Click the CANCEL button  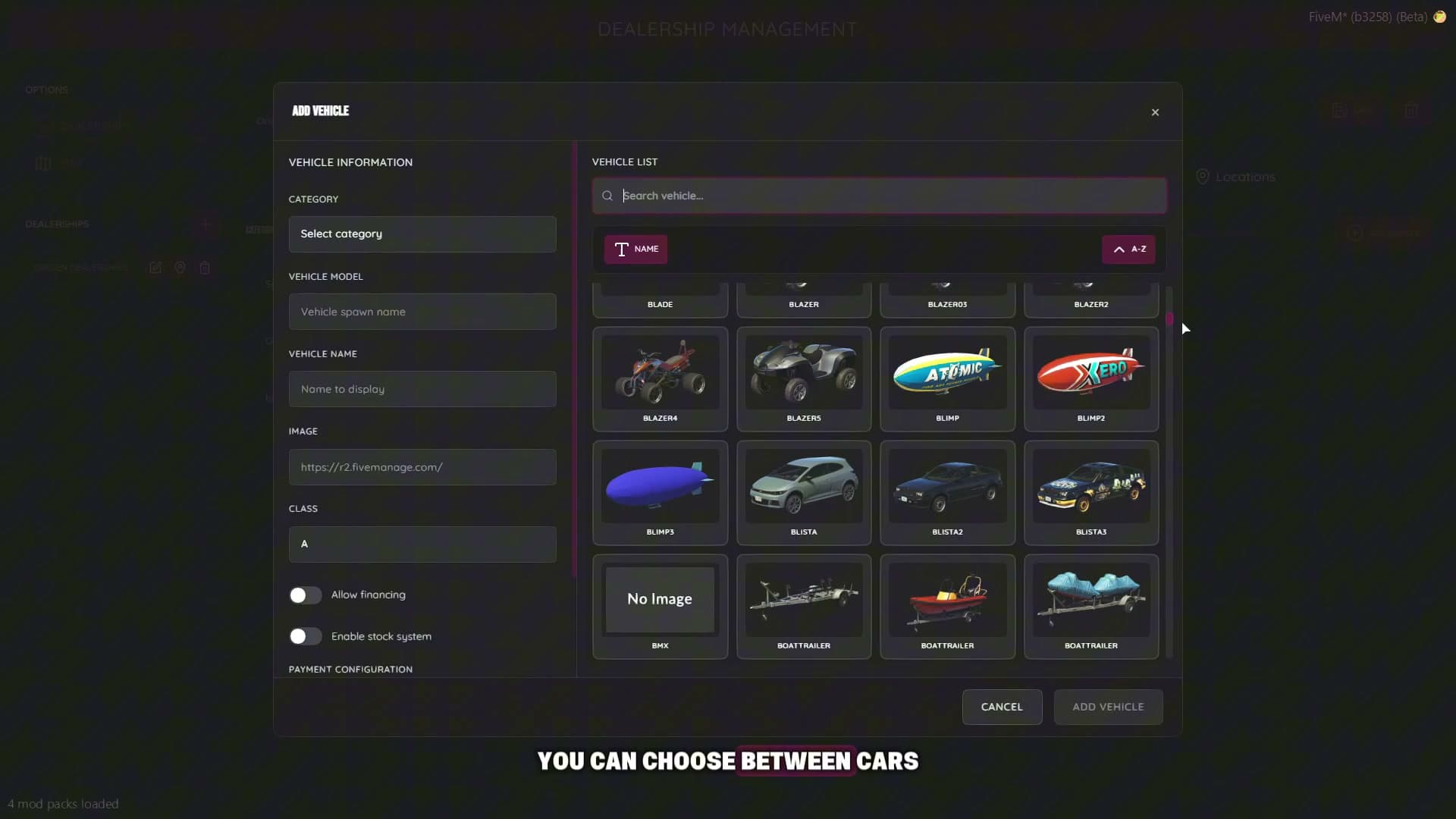click(1002, 707)
